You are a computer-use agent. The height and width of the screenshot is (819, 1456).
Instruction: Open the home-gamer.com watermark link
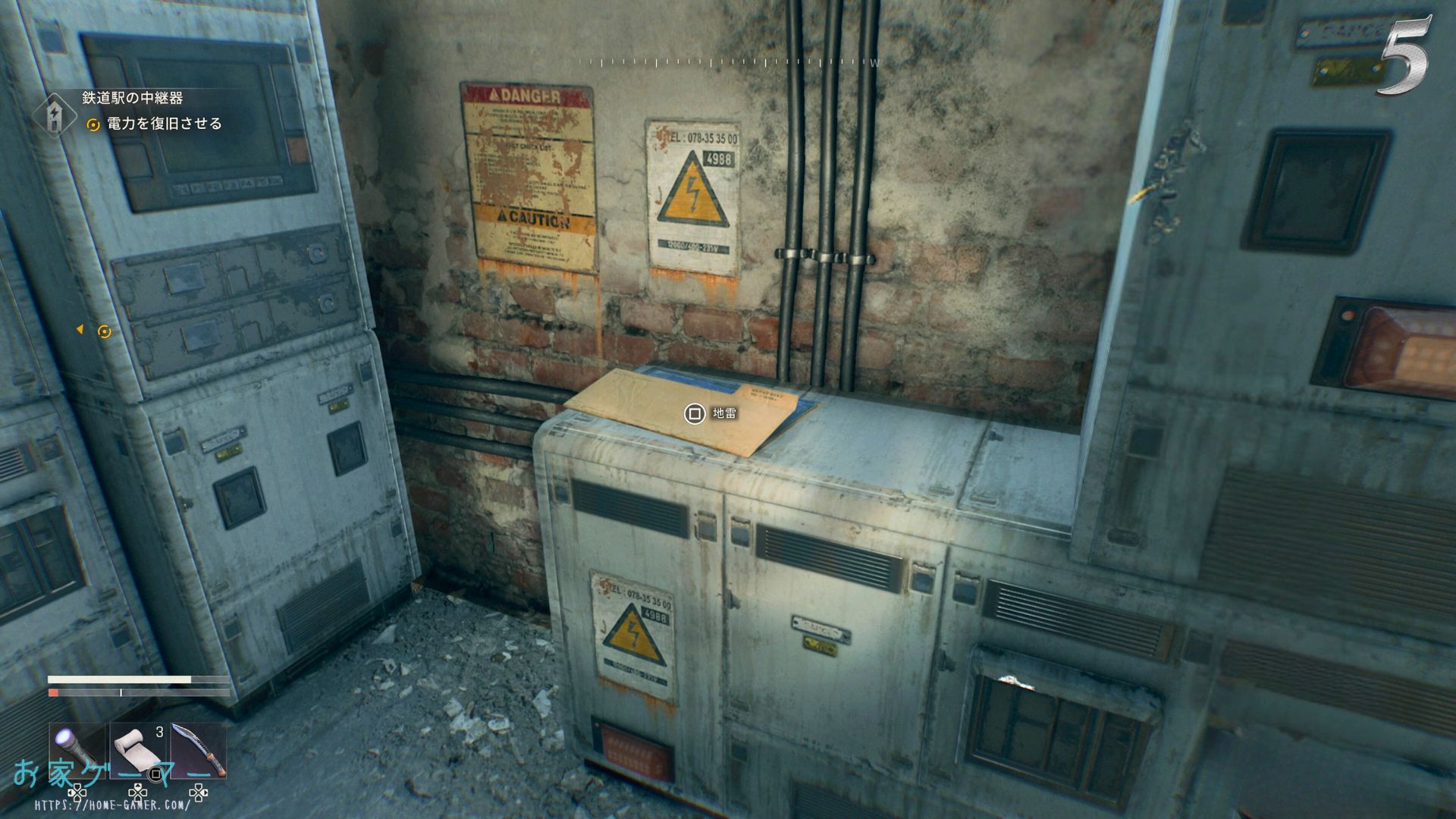114,805
